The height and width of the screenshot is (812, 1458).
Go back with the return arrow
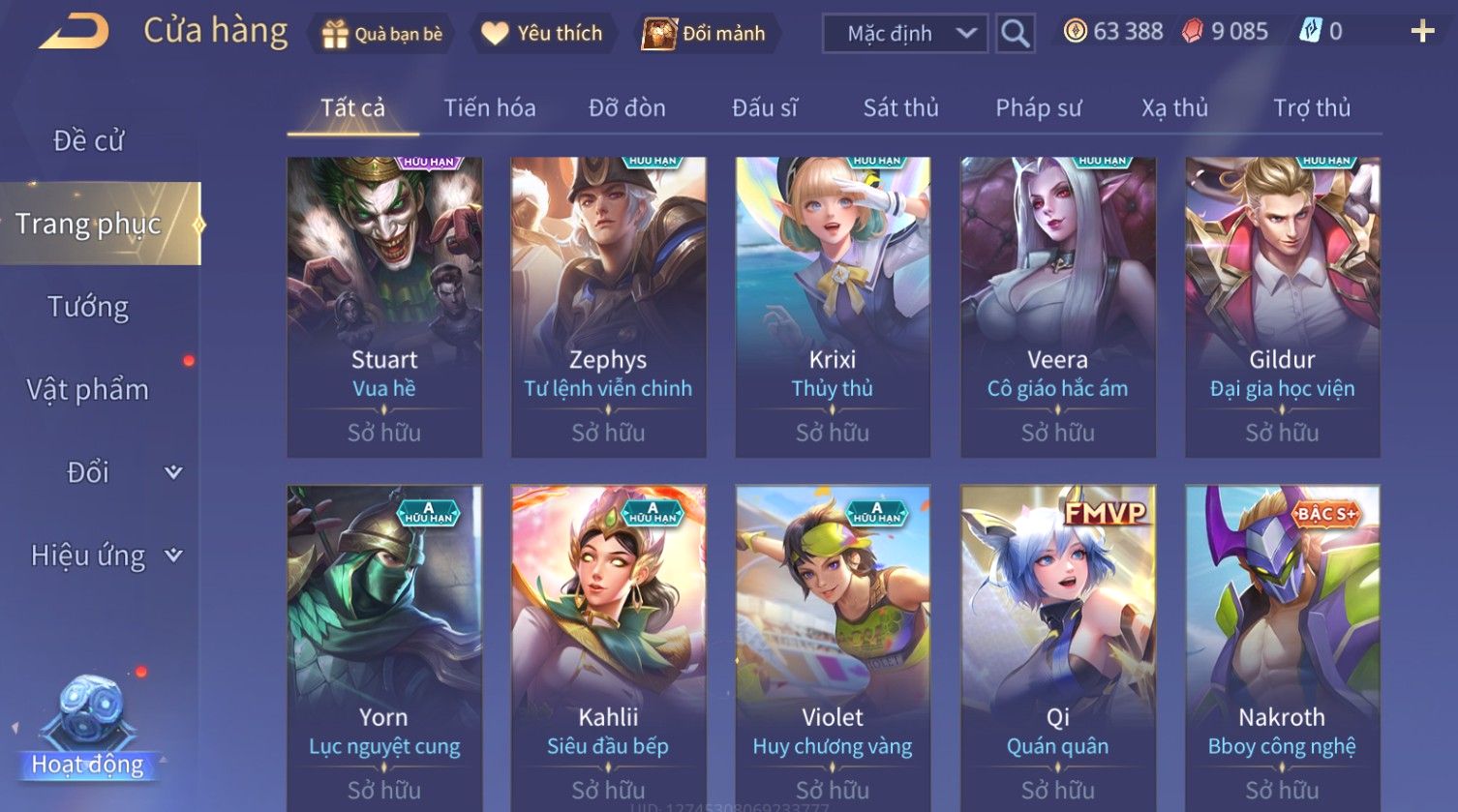click(x=74, y=32)
